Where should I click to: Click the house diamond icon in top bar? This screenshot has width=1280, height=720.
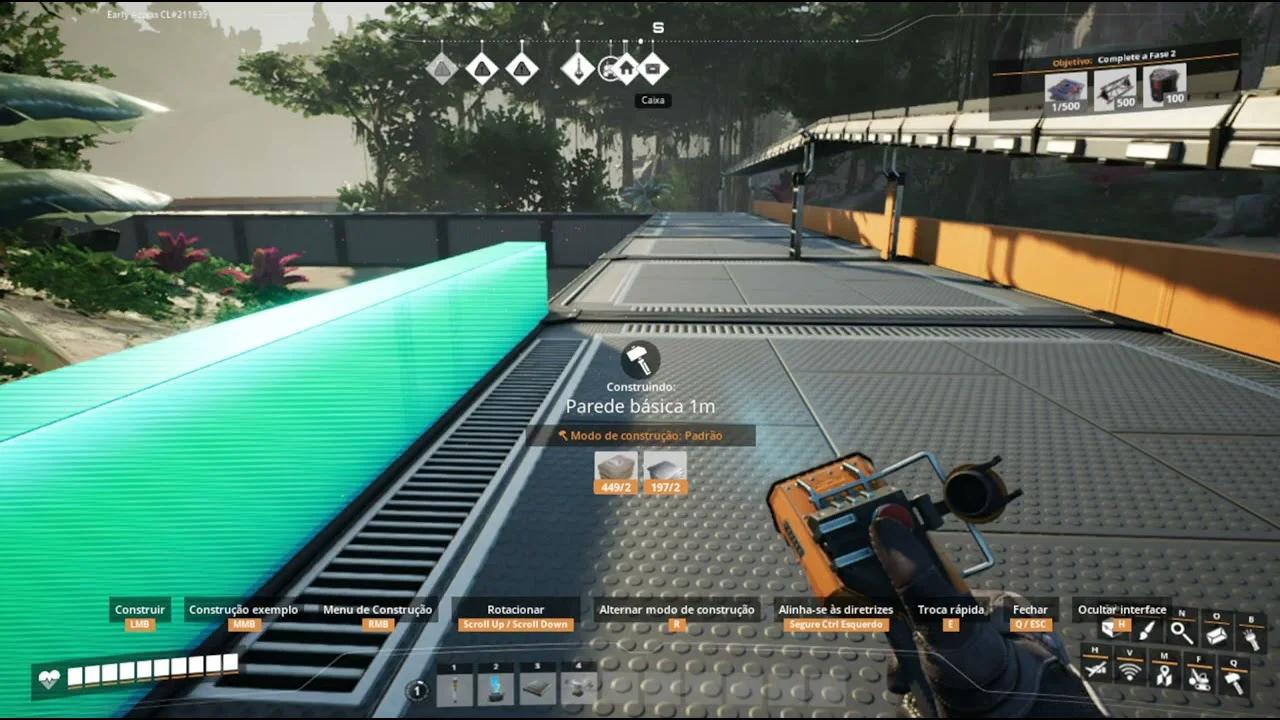tap(626, 68)
